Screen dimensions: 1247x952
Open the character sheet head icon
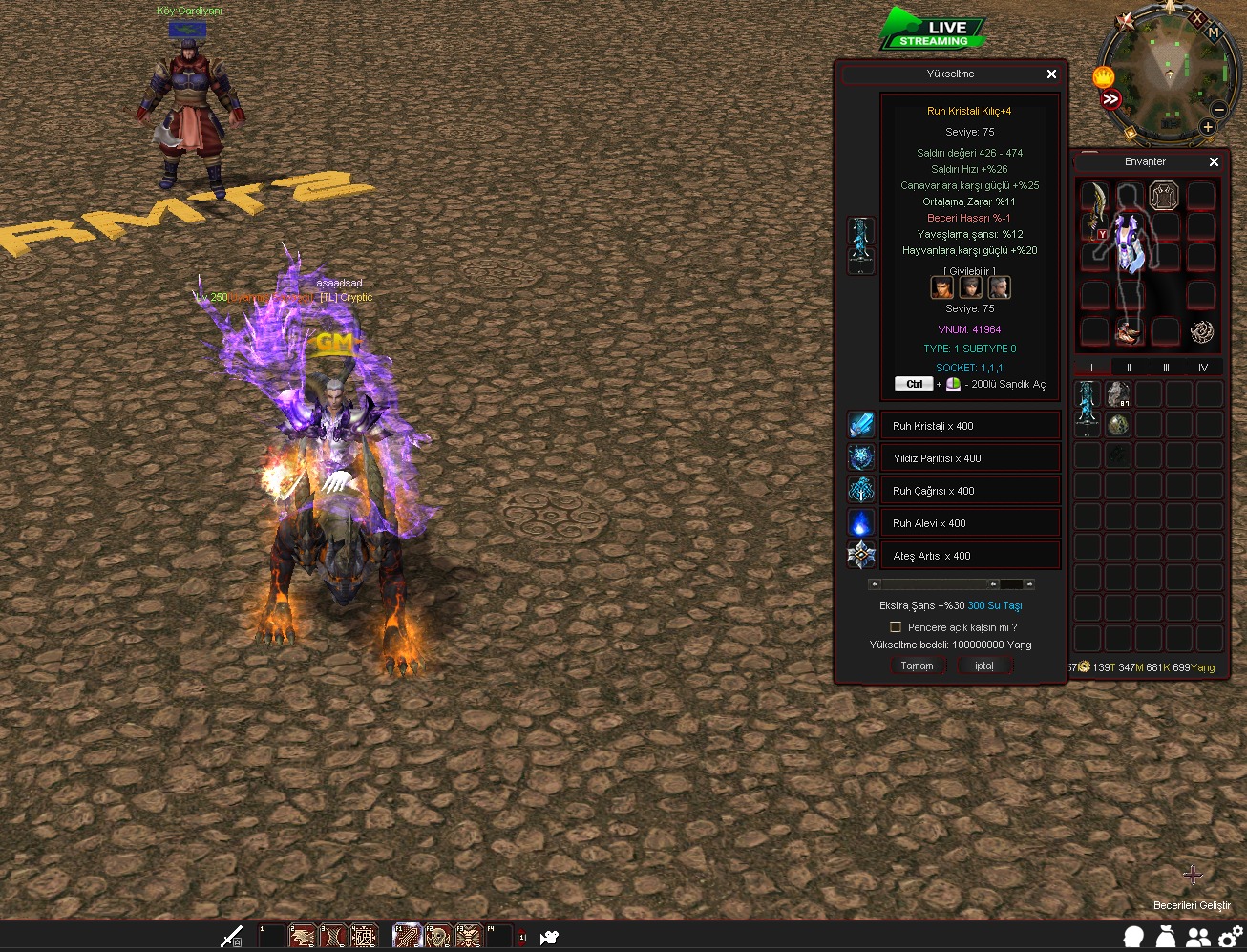click(1133, 937)
